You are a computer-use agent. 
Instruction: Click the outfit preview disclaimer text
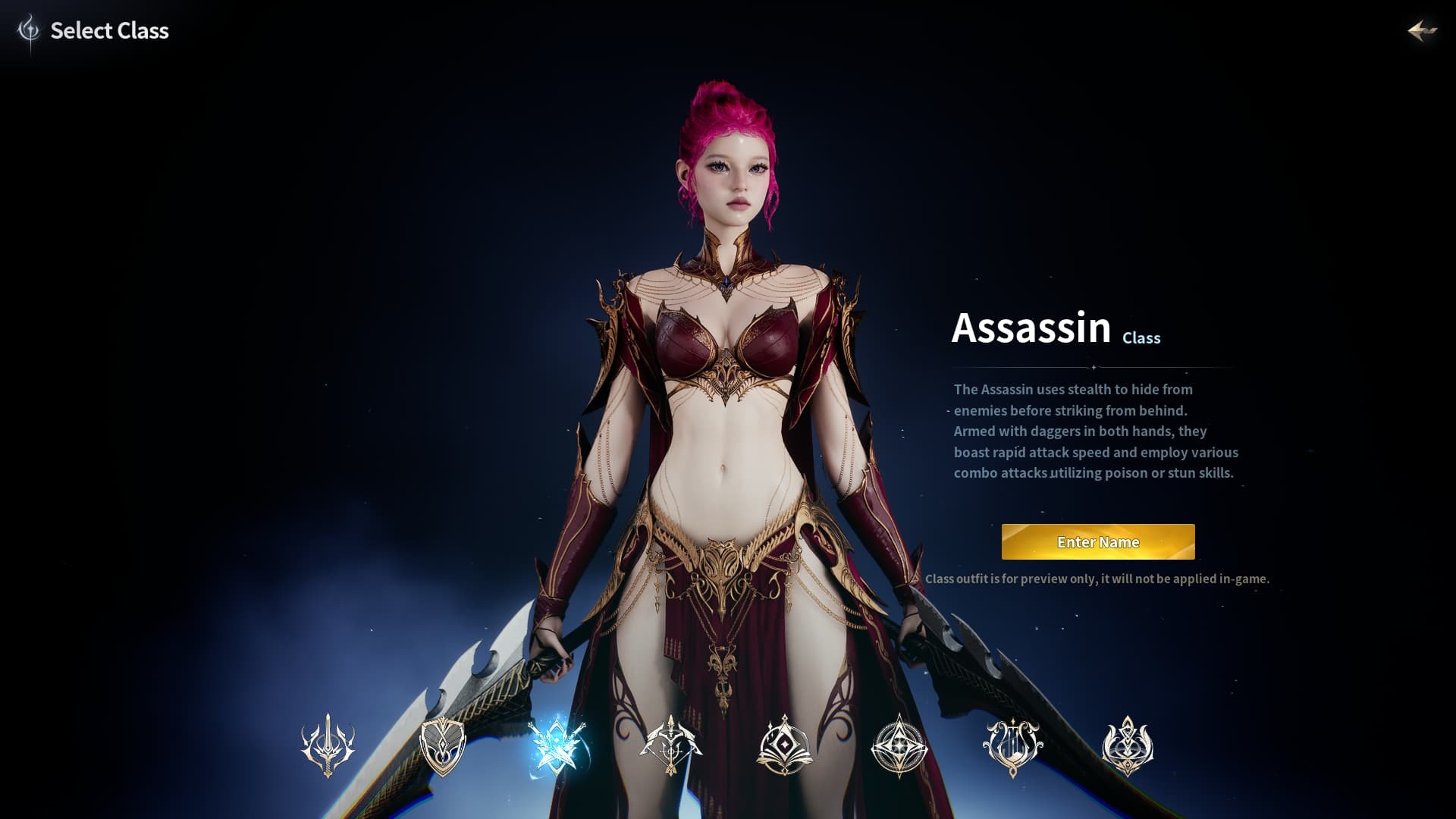[x=1098, y=577]
